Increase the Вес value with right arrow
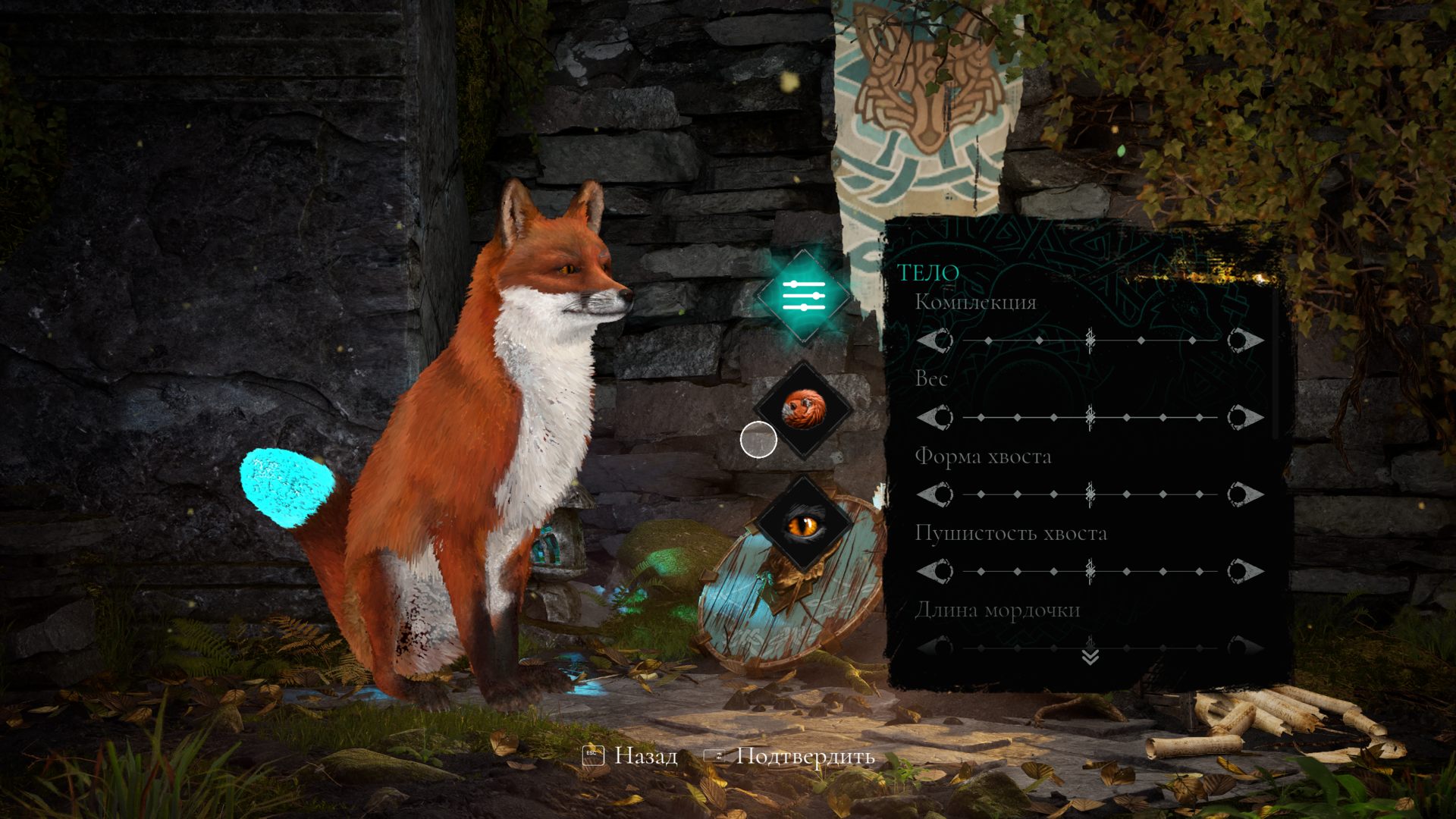1456x819 pixels. point(1244,417)
